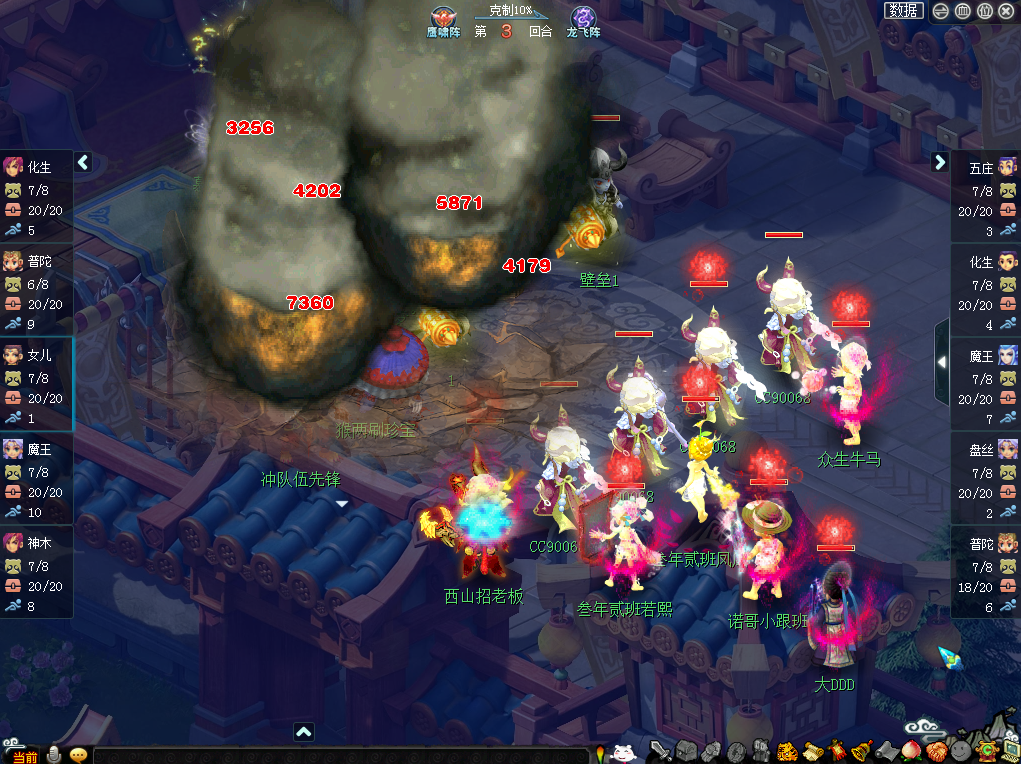
Task: Open the 数据 battle data panel
Action: click(903, 10)
